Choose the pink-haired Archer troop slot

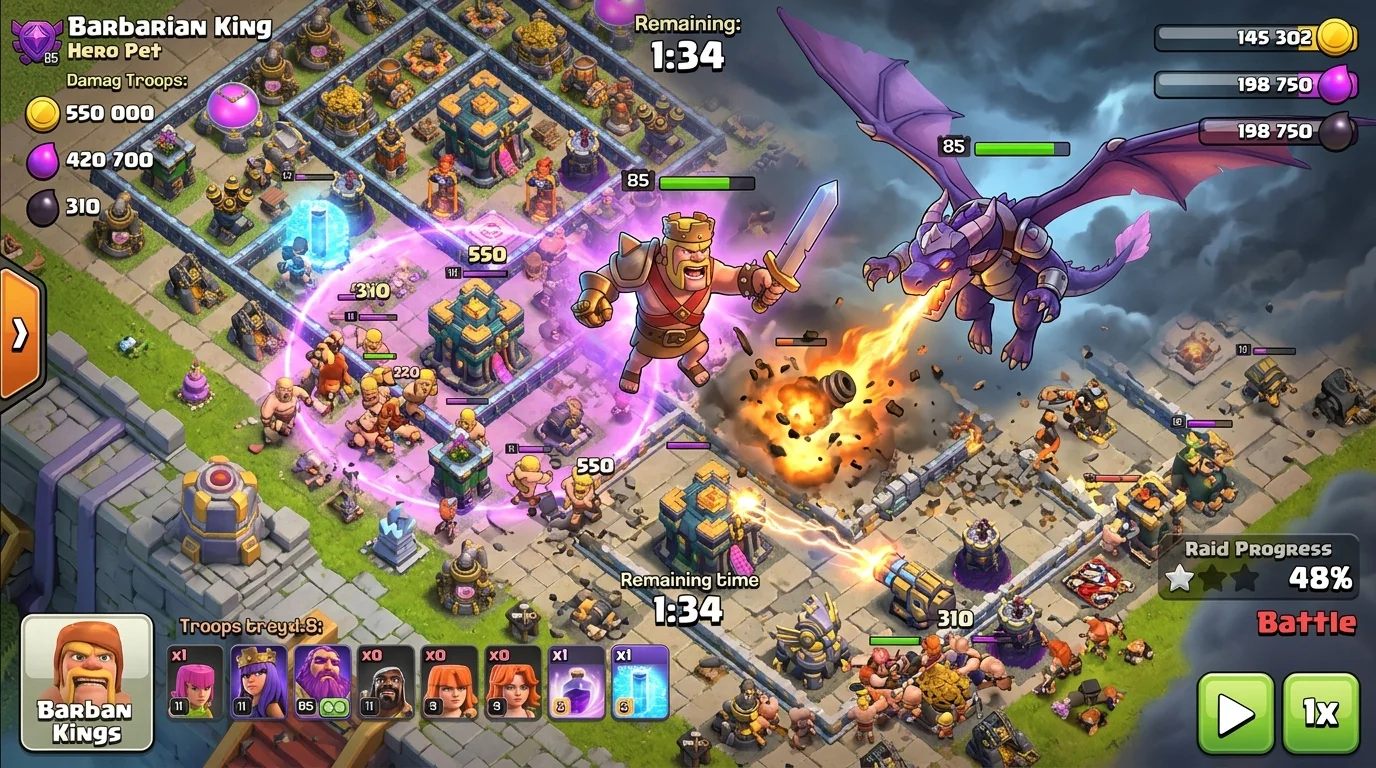[196, 683]
